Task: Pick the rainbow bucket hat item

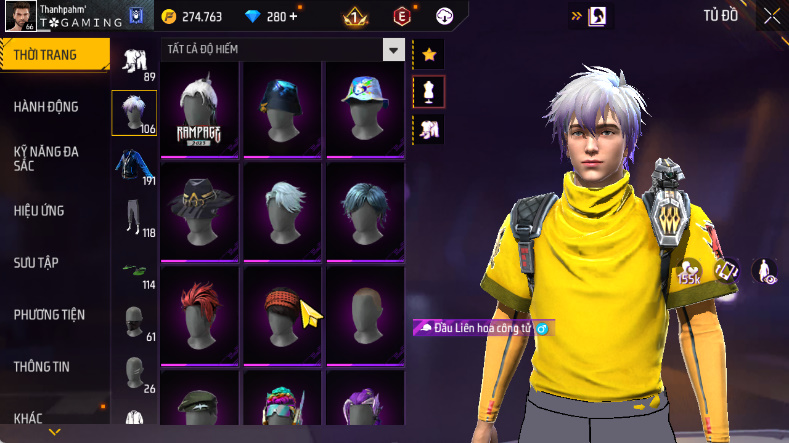Action: [x=364, y=108]
